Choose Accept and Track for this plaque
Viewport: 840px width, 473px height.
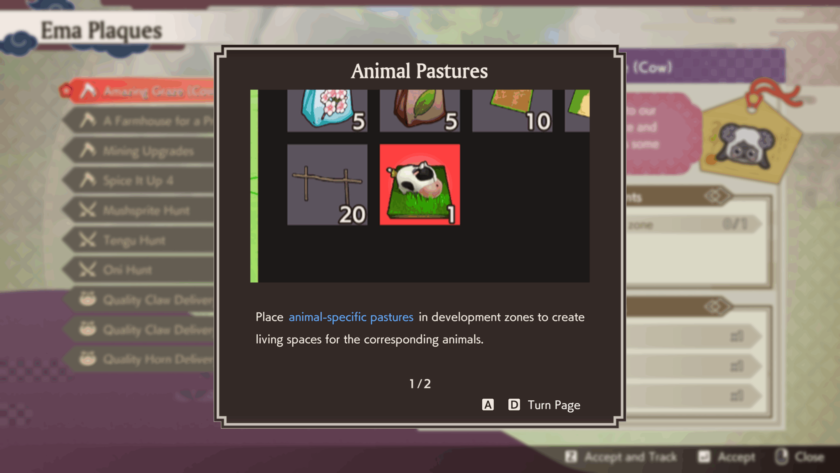629,457
